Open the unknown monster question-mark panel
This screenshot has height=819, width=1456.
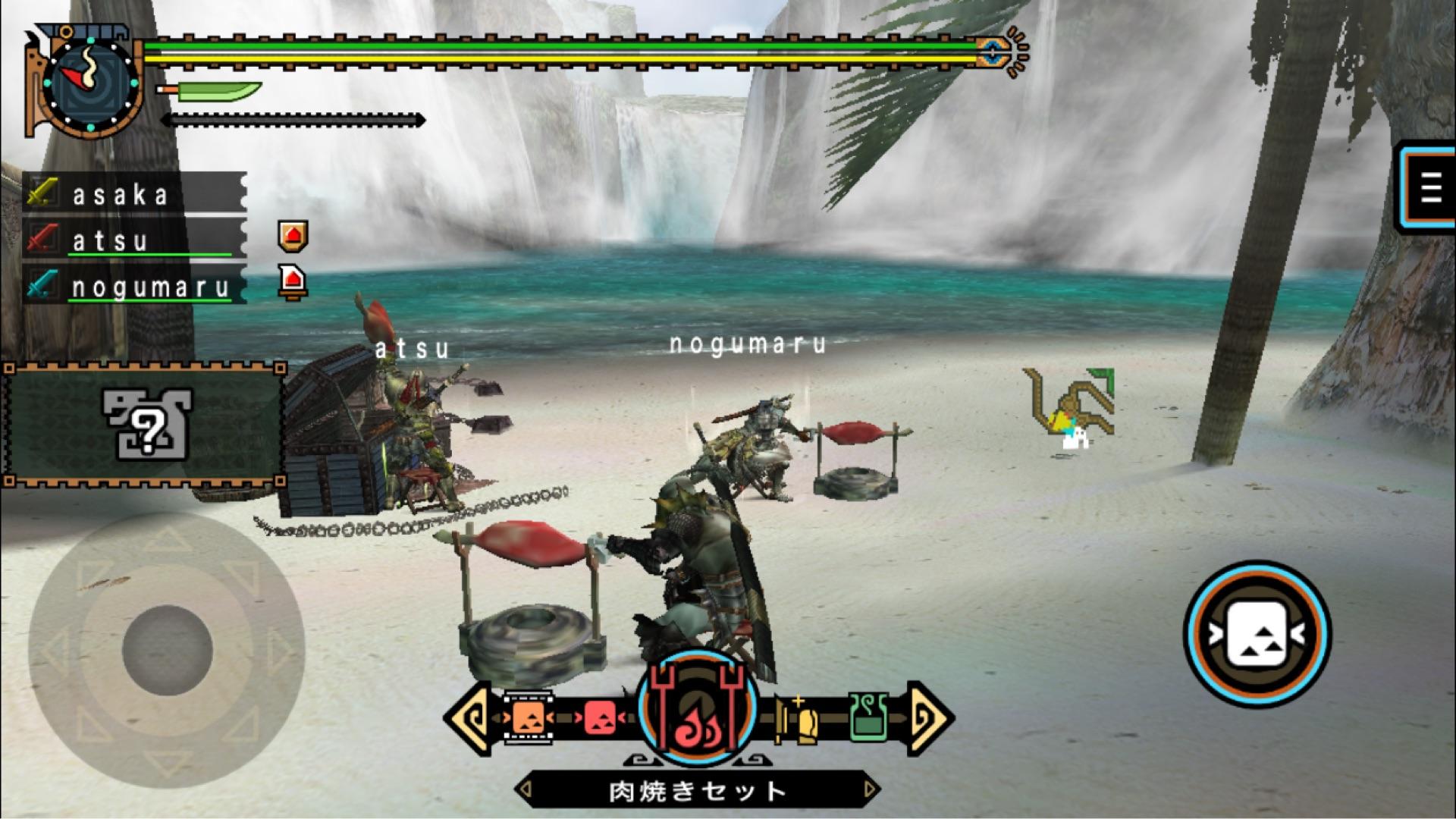click(x=145, y=425)
